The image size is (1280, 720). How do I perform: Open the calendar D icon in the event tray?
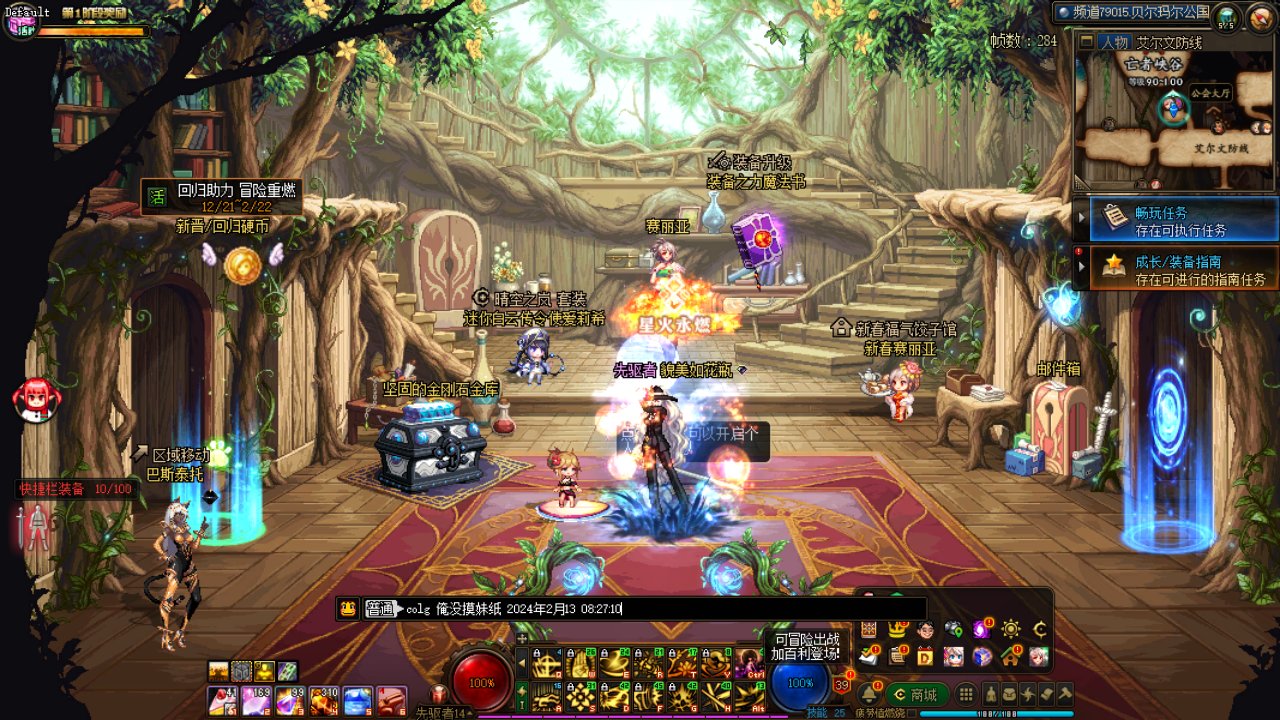click(925, 656)
